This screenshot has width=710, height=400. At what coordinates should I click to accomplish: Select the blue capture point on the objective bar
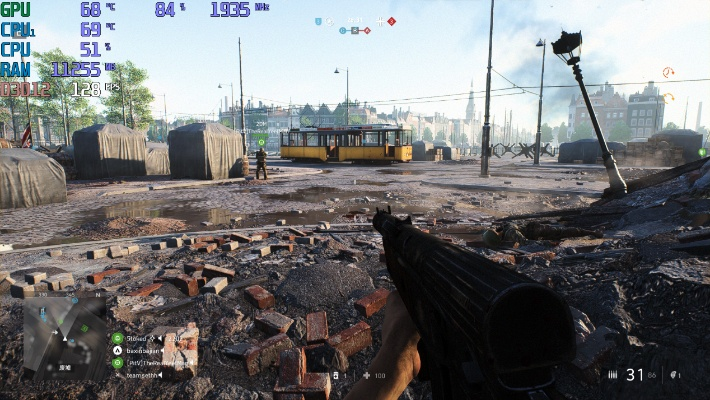tap(343, 31)
